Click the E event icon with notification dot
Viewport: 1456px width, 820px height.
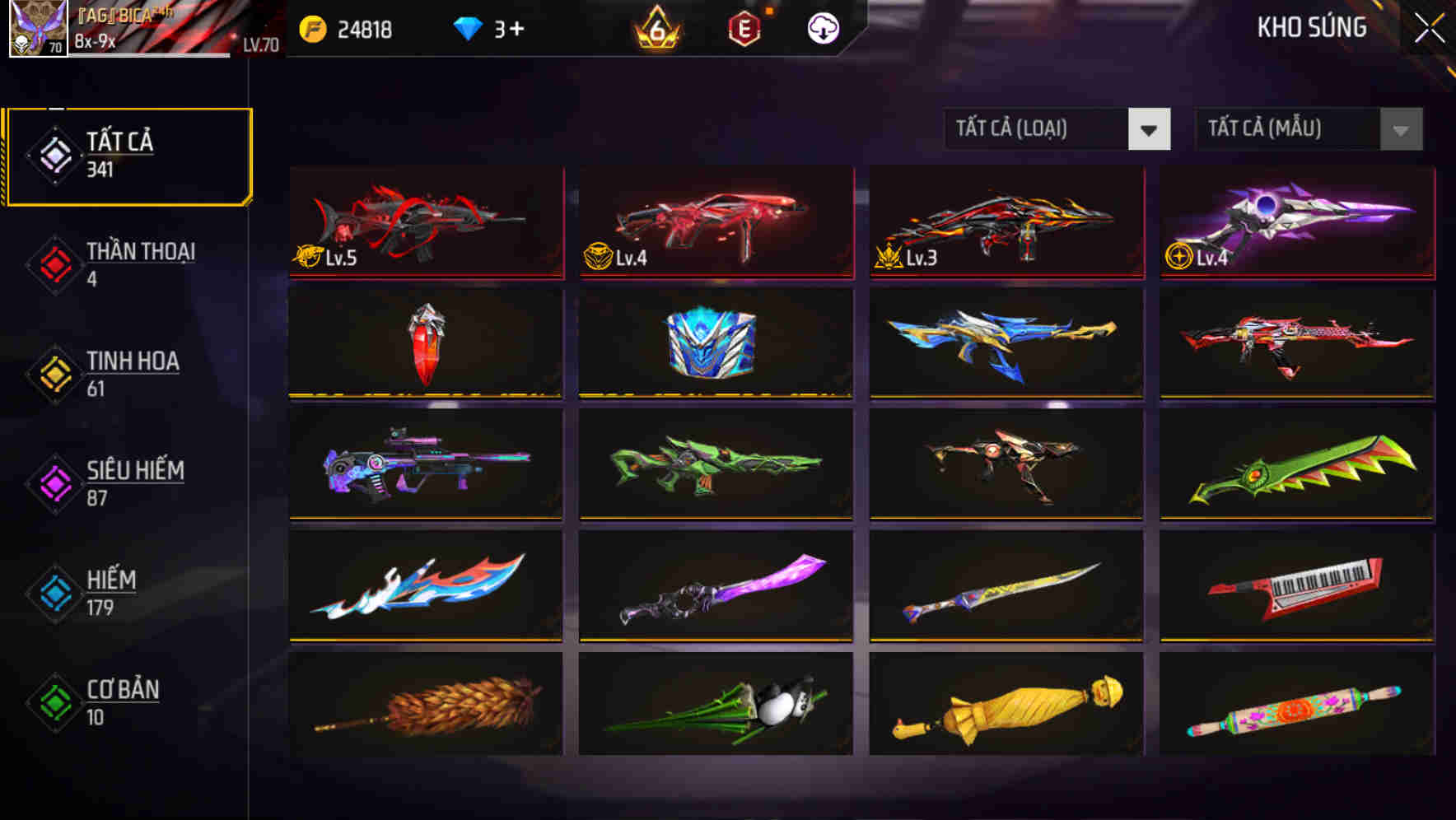[744, 27]
